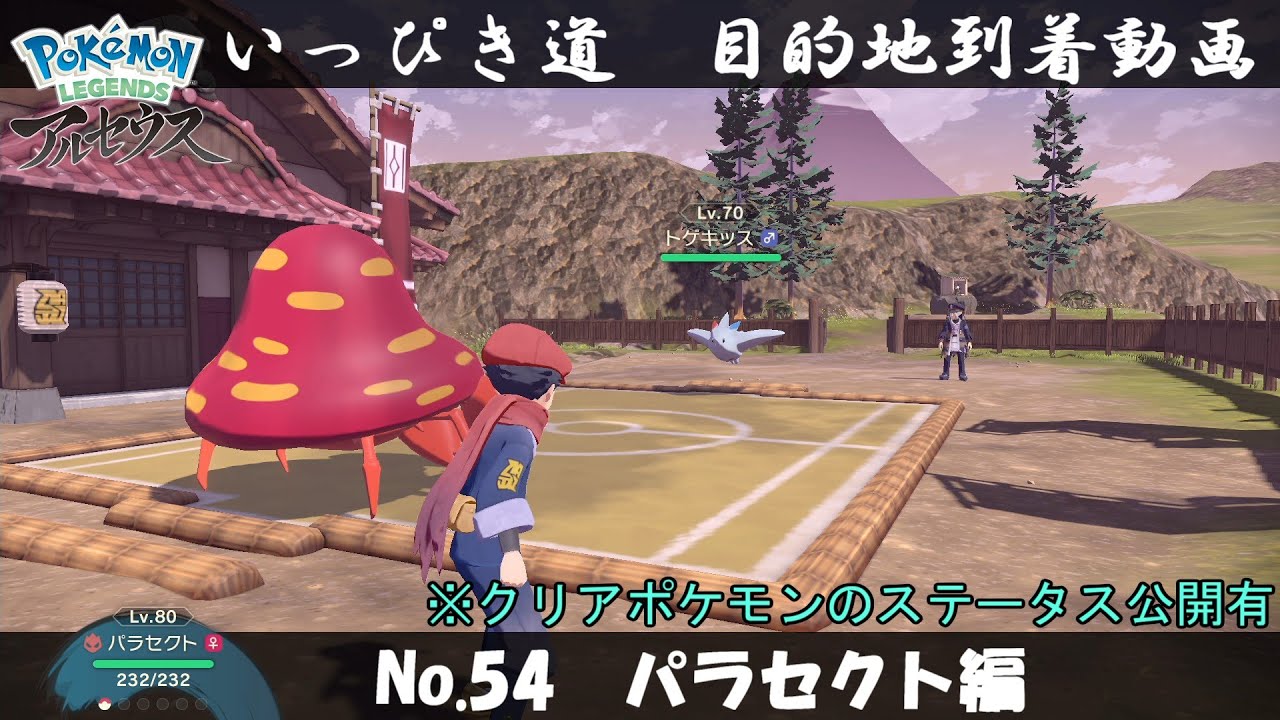Click Togekiss's green HP bar
Screen dimensions: 1280x720
[721, 258]
